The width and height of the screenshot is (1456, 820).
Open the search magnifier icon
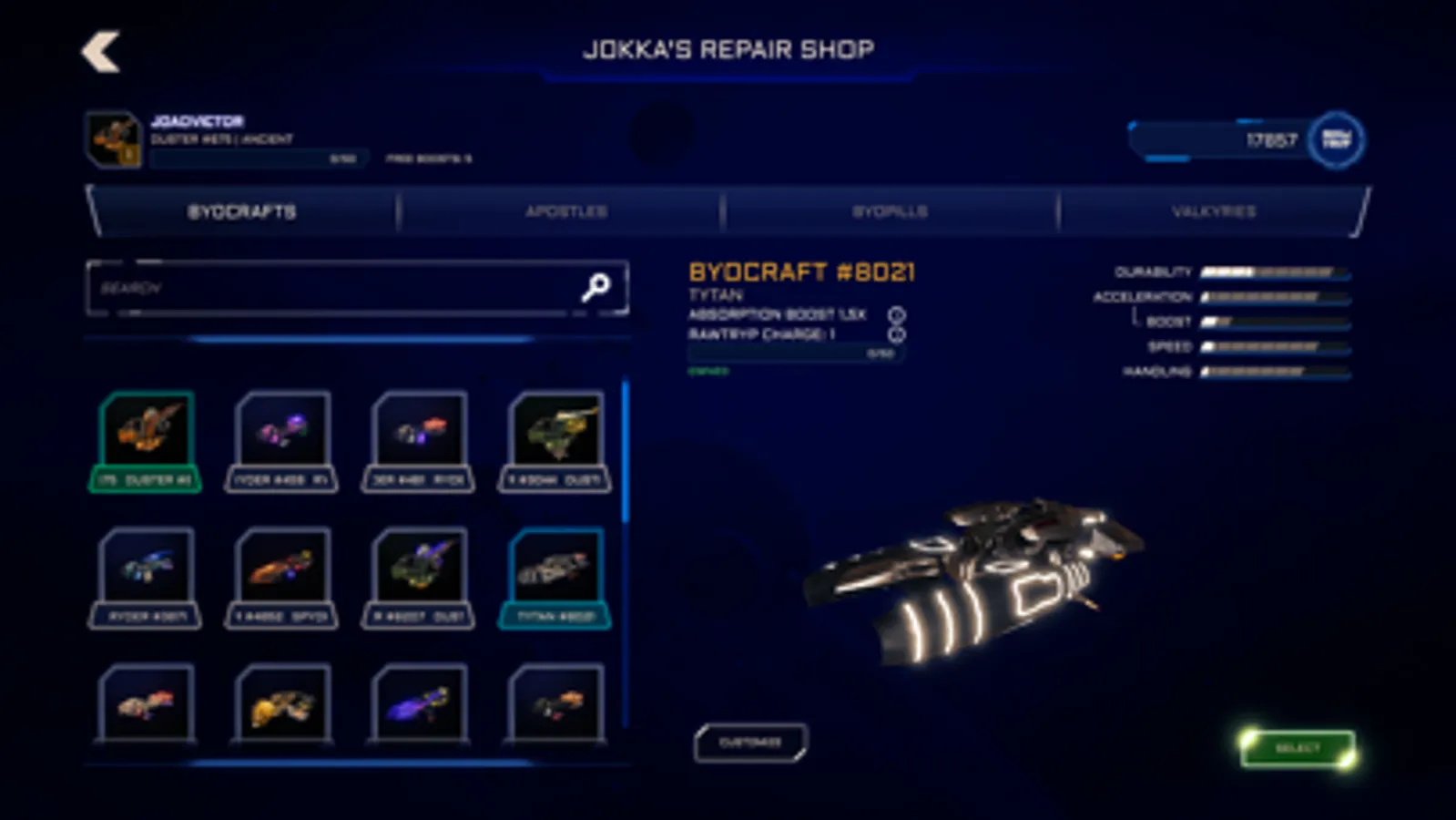coord(596,287)
